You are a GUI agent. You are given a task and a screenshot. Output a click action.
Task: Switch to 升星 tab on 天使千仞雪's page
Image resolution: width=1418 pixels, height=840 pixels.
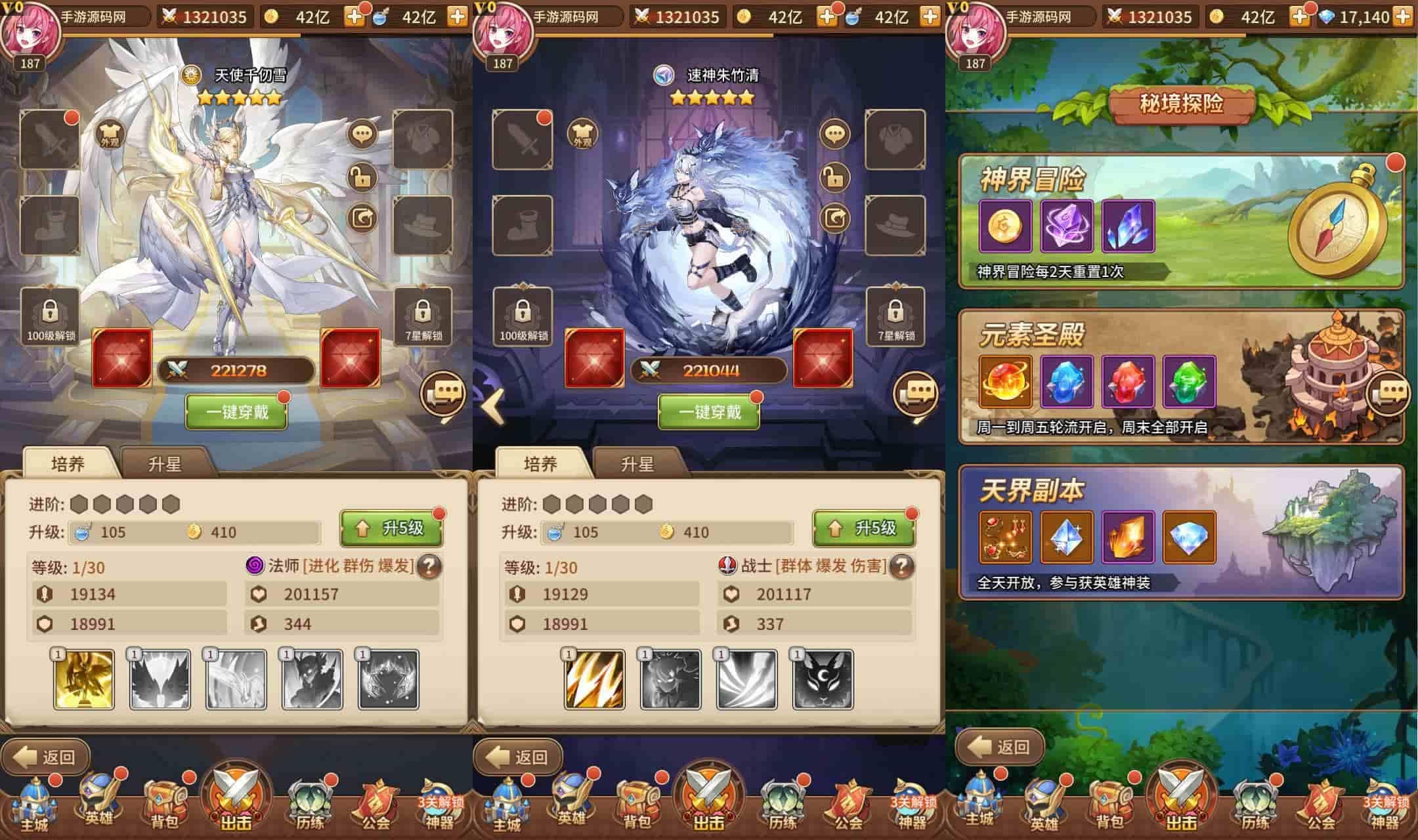click(165, 464)
